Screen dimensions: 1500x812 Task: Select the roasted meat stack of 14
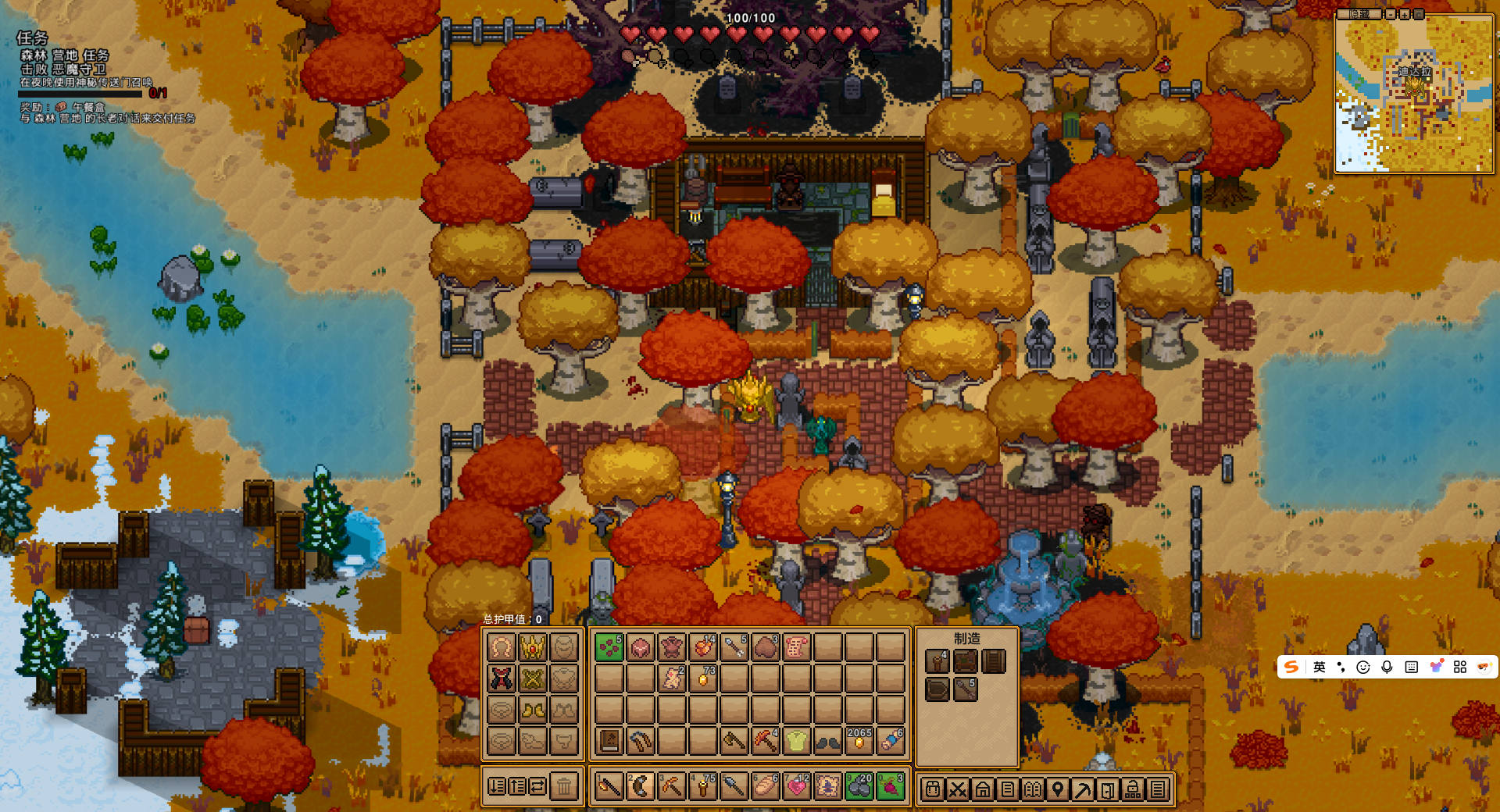[703, 647]
